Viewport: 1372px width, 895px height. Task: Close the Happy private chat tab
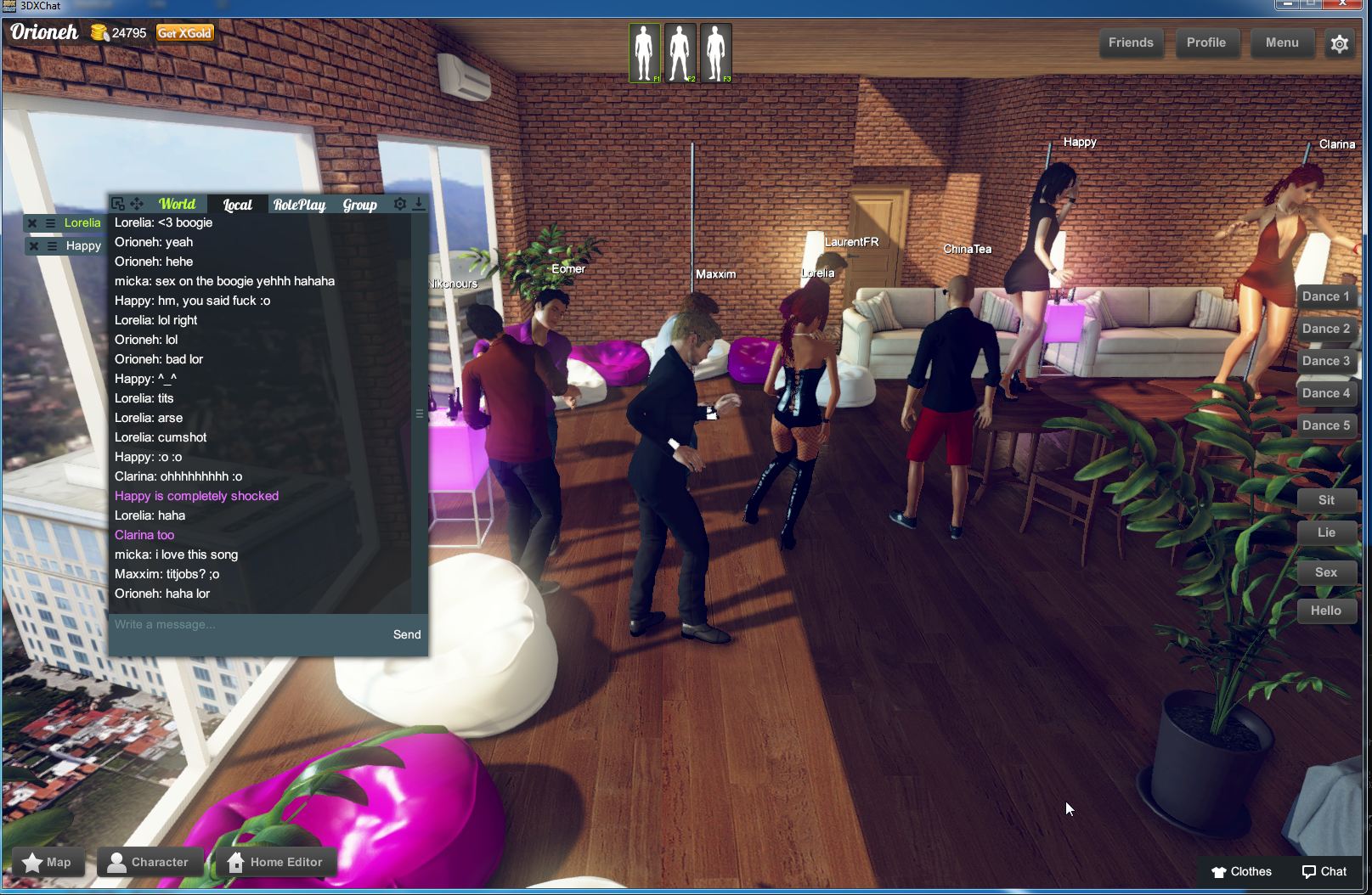coord(33,245)
